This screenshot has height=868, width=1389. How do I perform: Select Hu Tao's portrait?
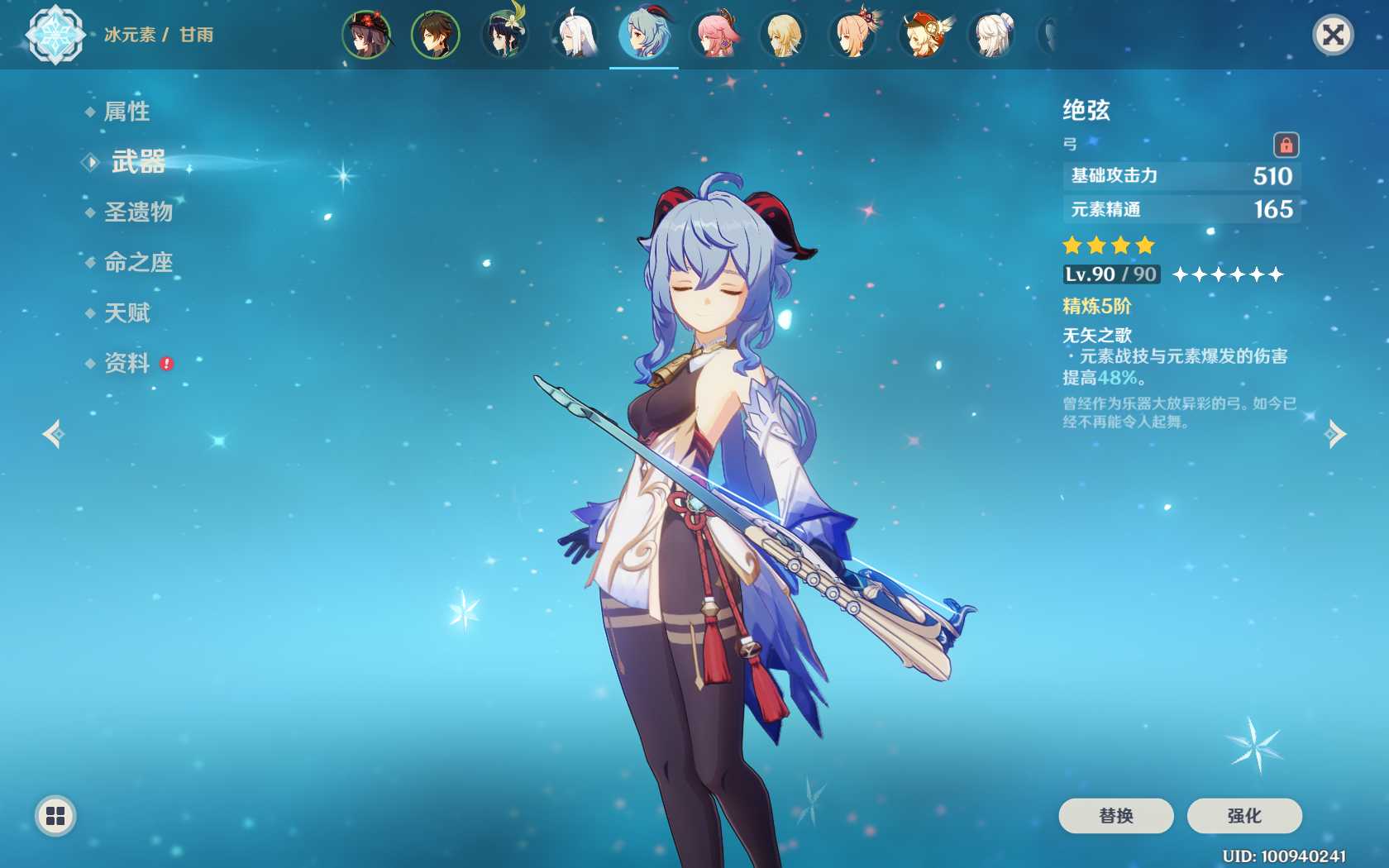coord(366,35)
